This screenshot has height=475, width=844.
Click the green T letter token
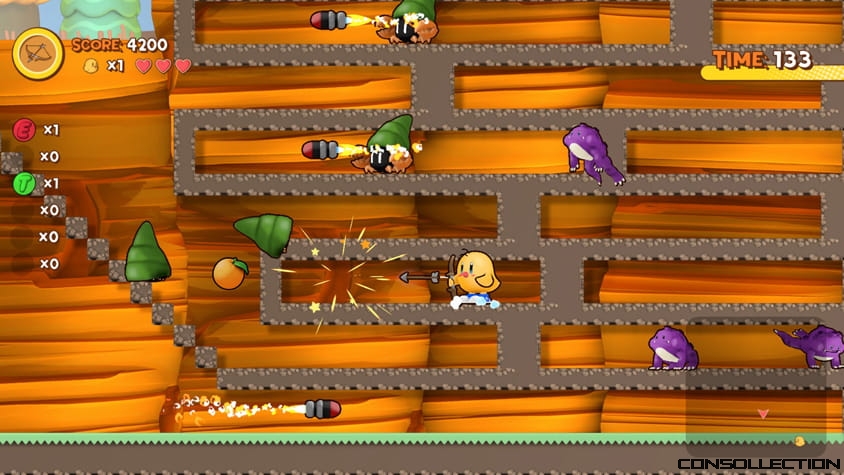(24, 184)
